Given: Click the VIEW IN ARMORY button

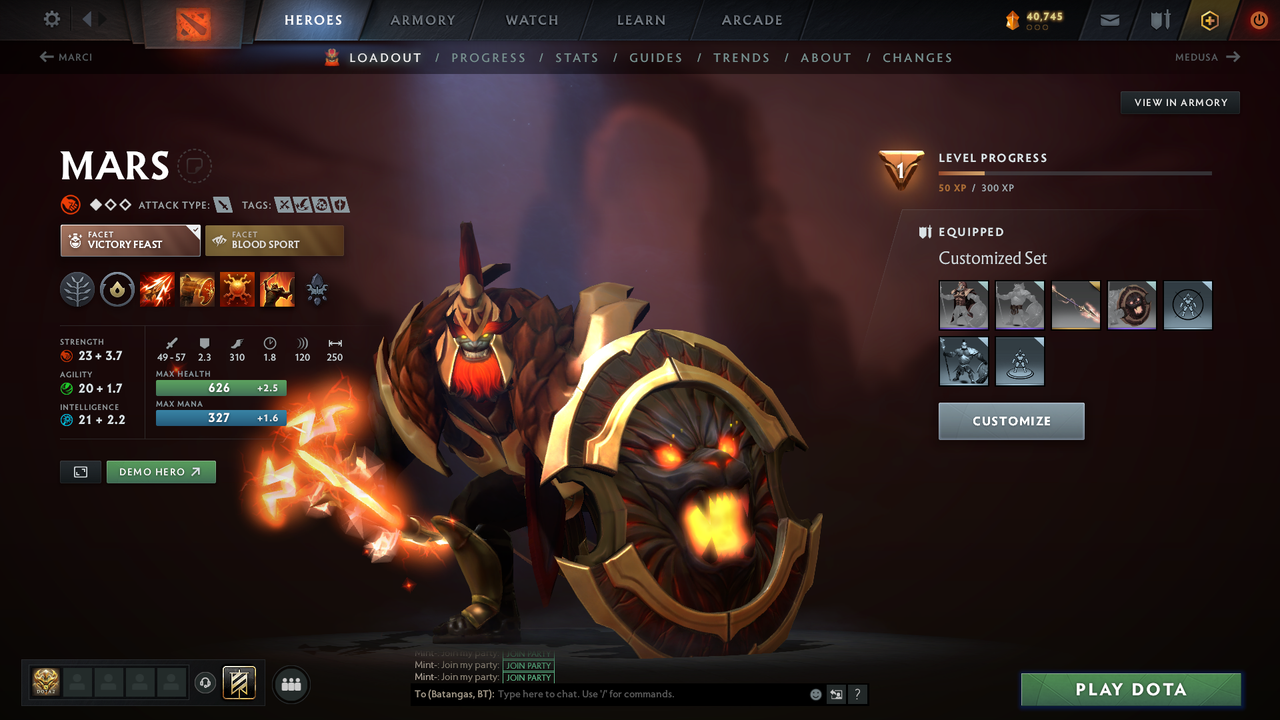Looking at the screenshot, I should [1179, 102].
